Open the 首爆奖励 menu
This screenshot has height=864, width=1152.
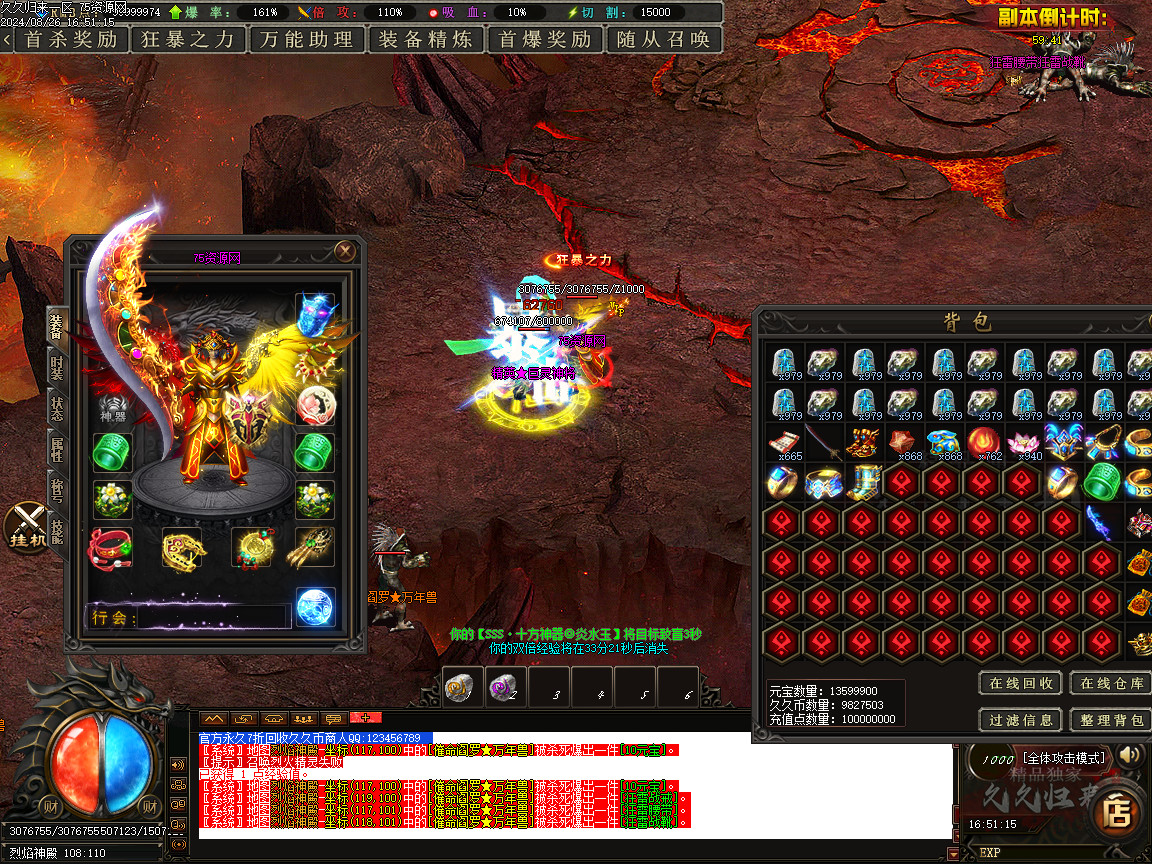pyautogui.click(x=545, y=40)
